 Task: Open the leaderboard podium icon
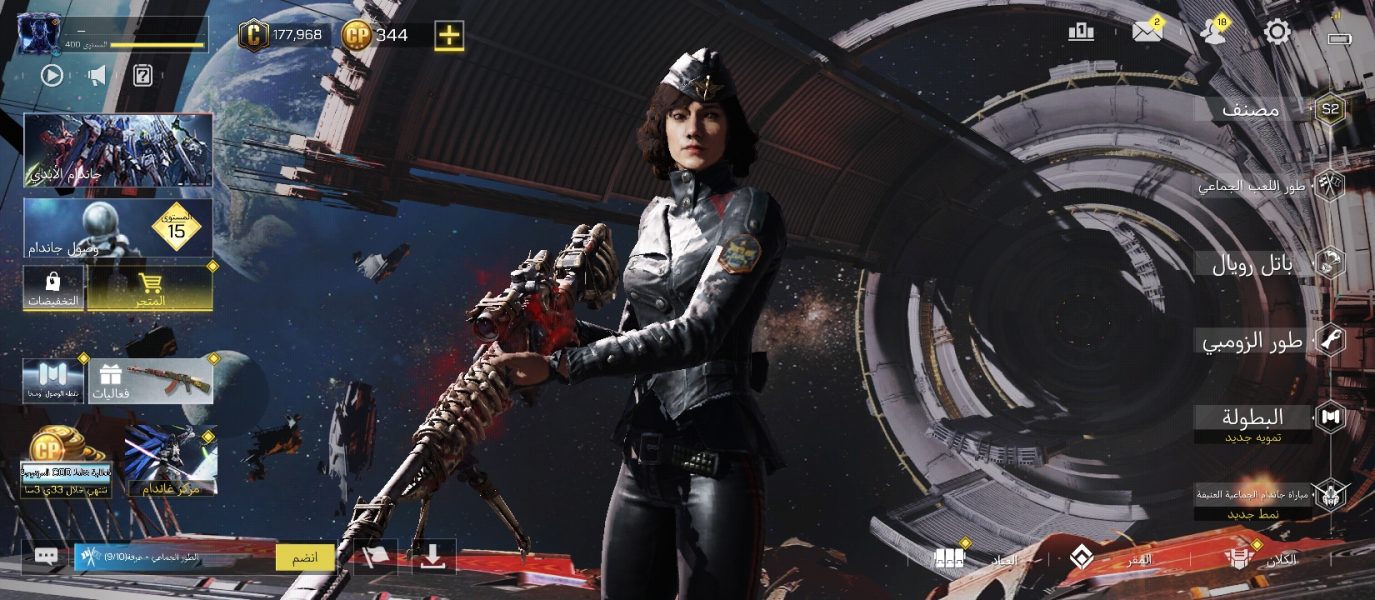[x=1081, y=32]
